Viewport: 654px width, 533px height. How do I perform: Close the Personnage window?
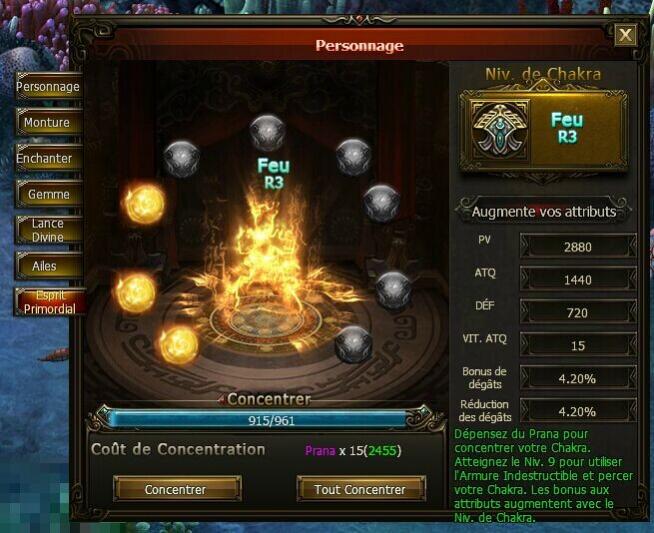[x=626, y=36]
